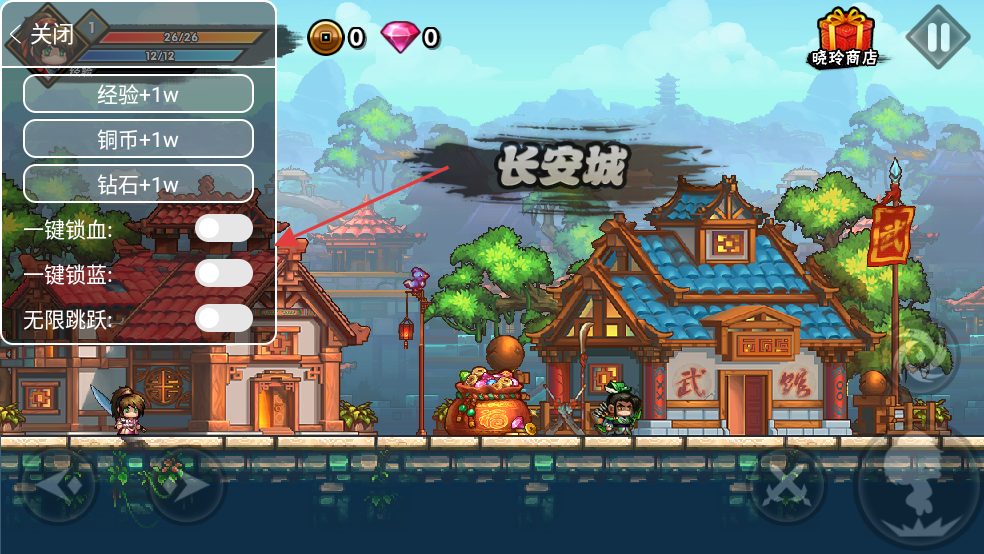Use the large jump button

(917, 491)
